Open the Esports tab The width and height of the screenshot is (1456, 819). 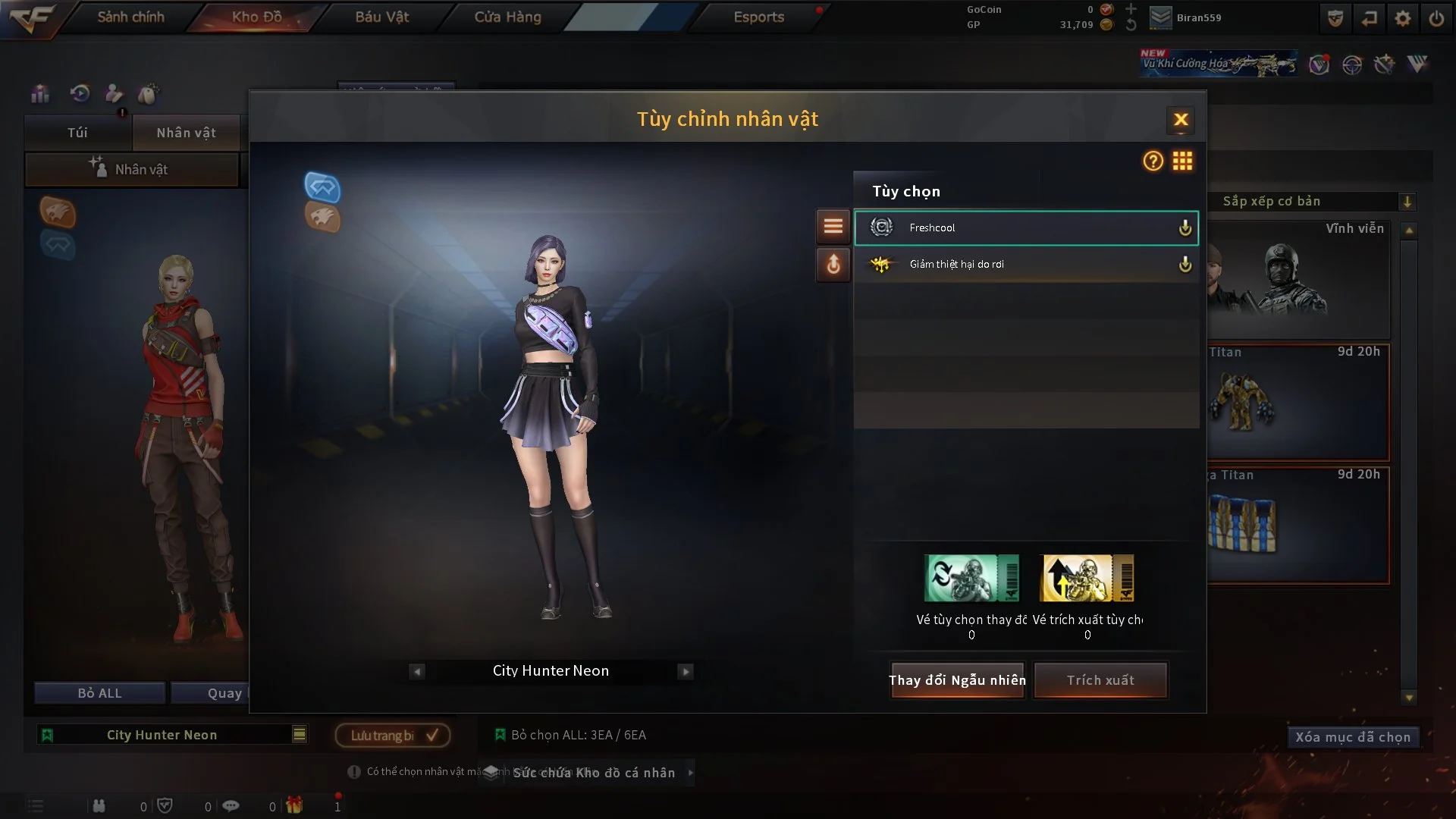(x=758, y=17)
